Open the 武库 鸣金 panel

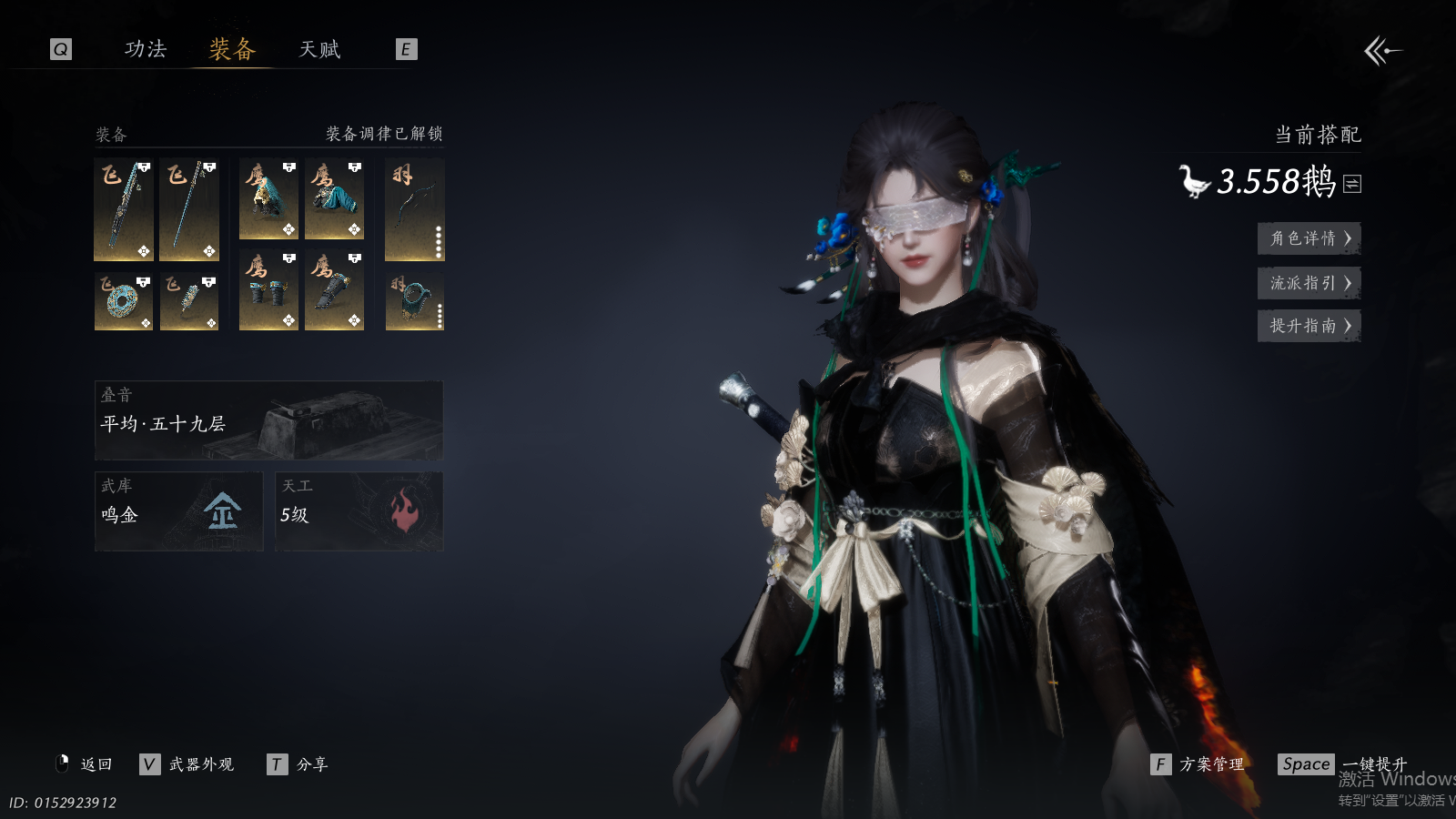pos(178,511)
